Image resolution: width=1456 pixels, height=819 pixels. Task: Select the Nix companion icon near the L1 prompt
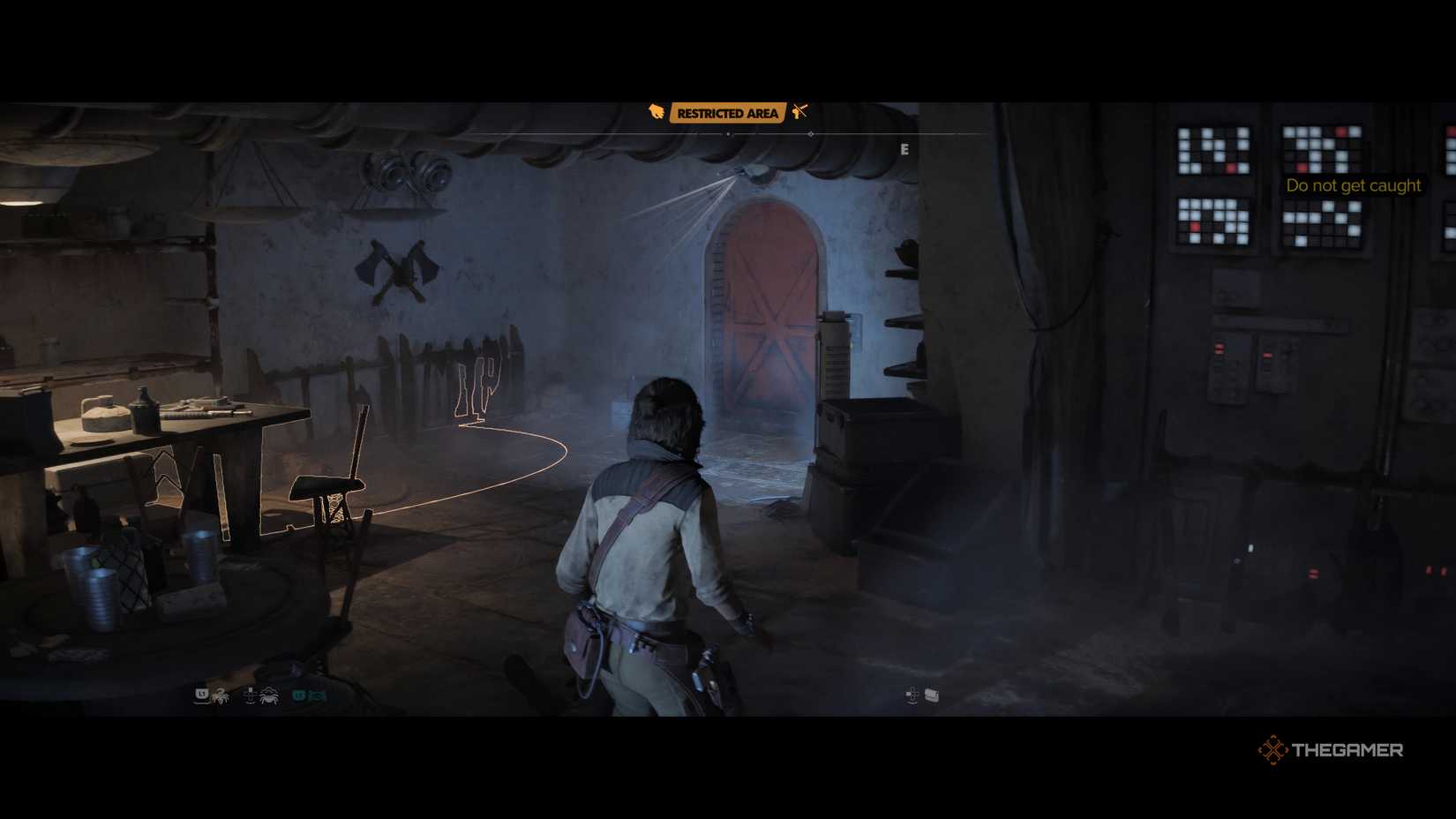click(221, 696)
